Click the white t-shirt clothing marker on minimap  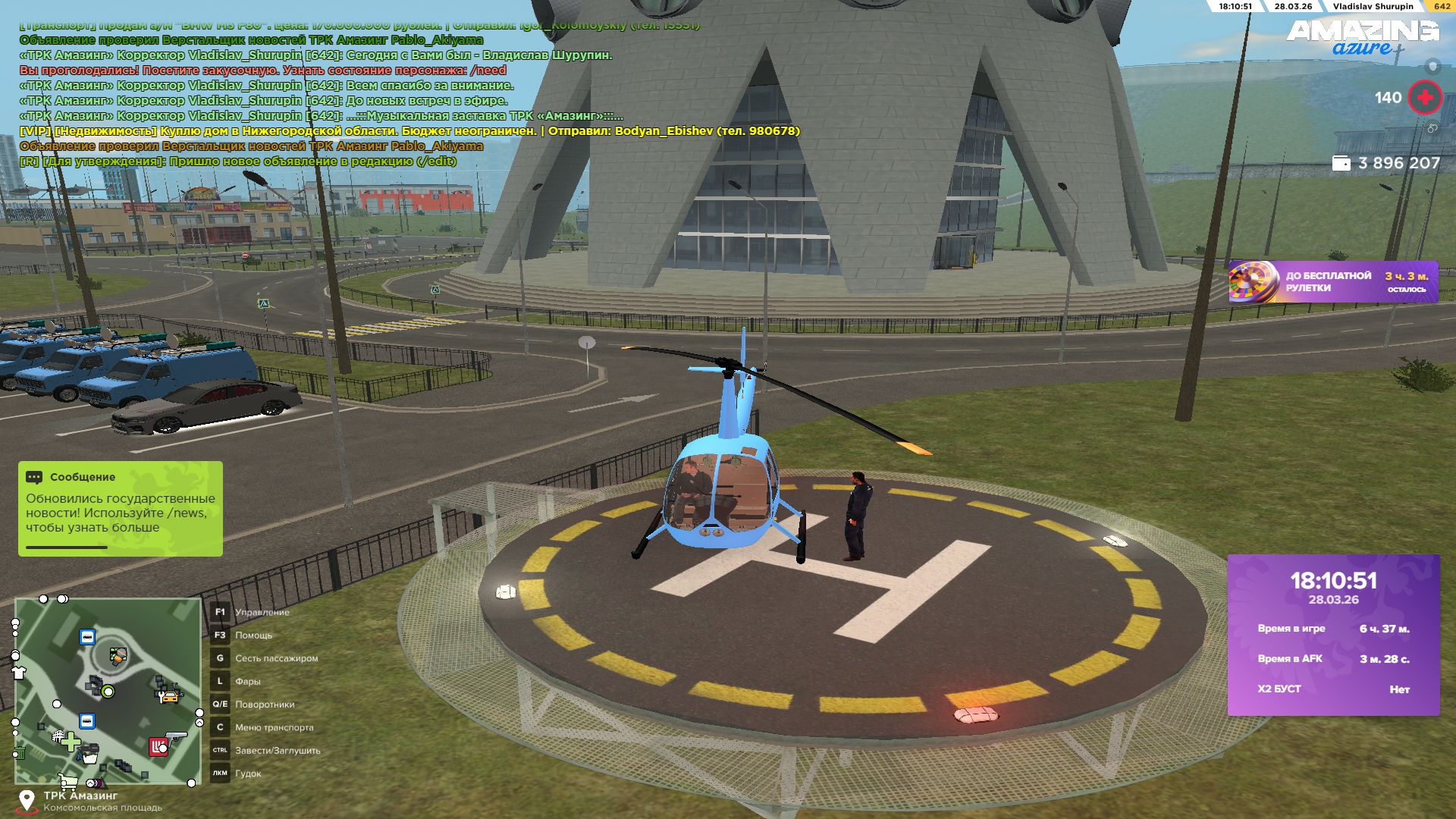[20, 672]
